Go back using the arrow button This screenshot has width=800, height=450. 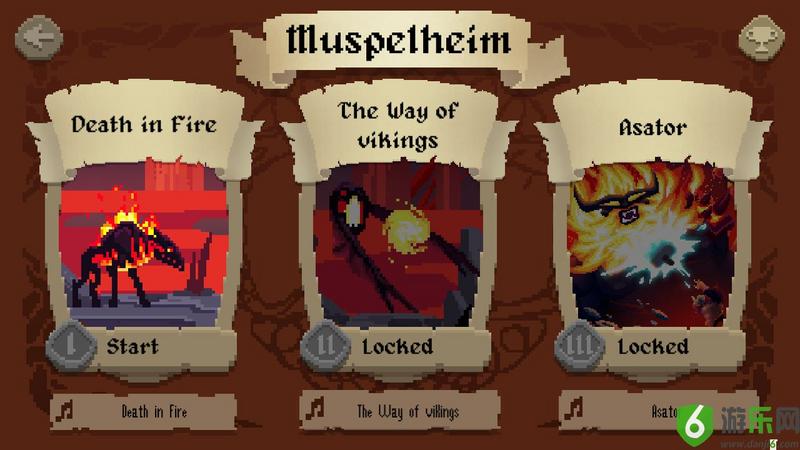coord(38,39)
